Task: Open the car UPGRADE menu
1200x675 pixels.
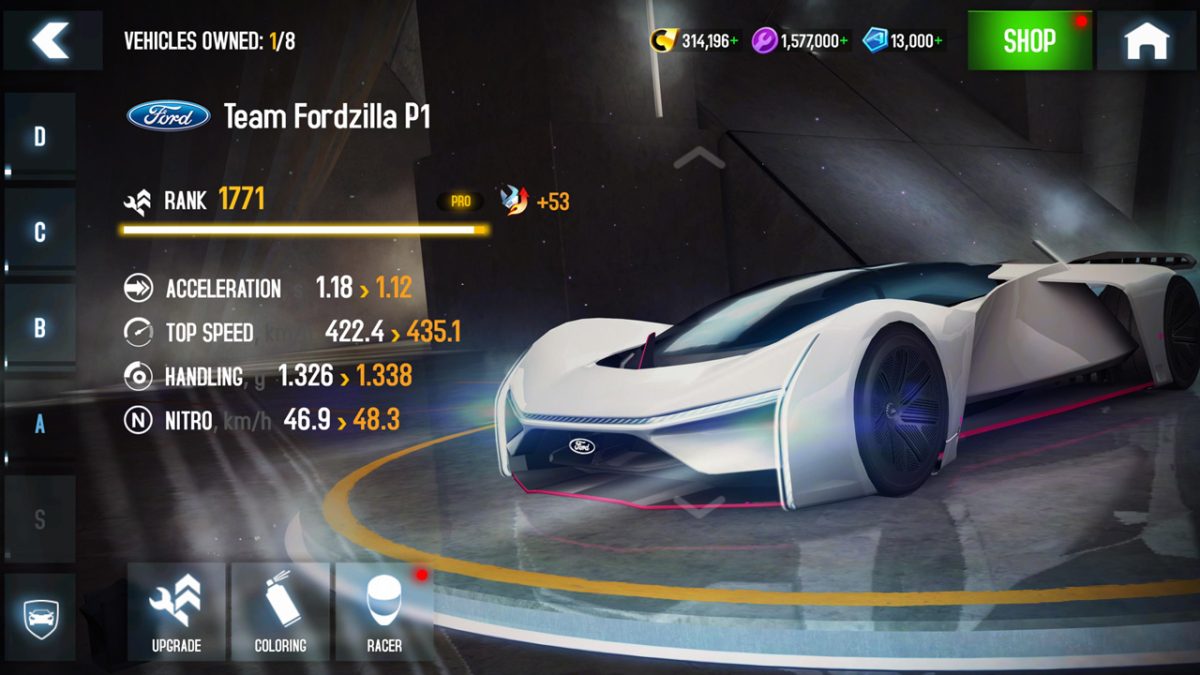Action: [177, 611]
